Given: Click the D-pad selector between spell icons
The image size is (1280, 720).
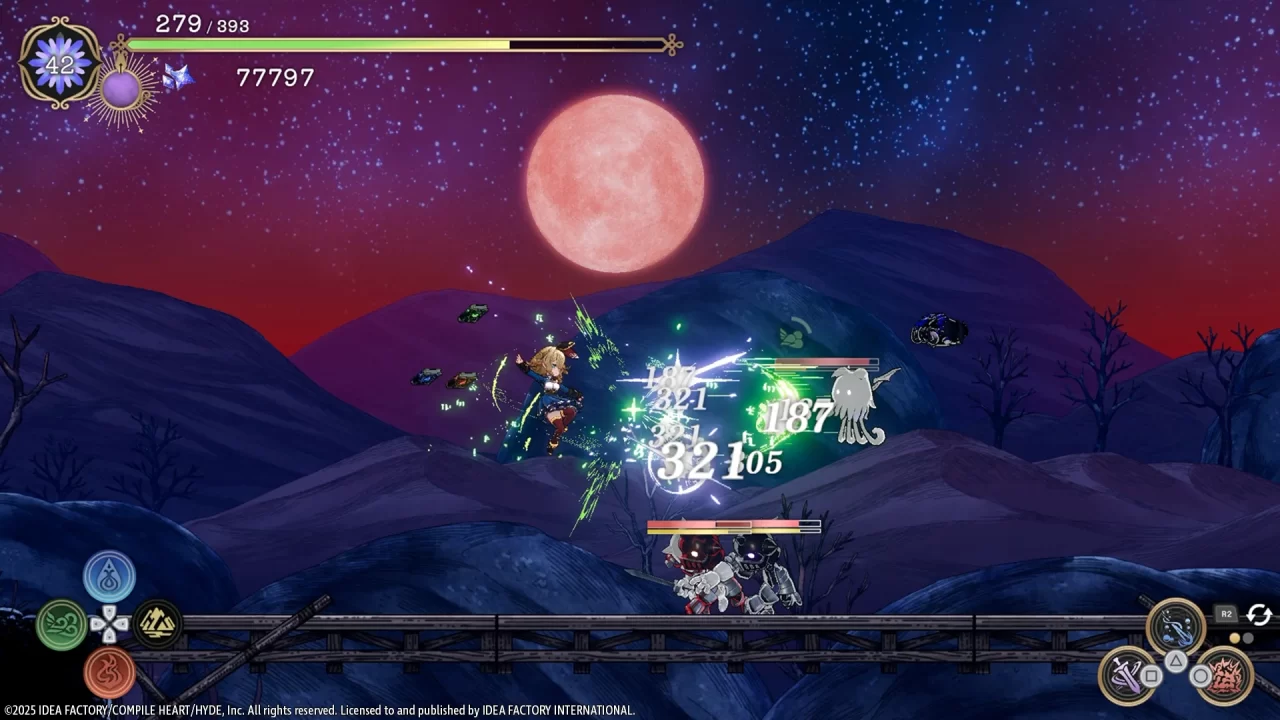Looking at the screenshot, I should tap(109, 623).
